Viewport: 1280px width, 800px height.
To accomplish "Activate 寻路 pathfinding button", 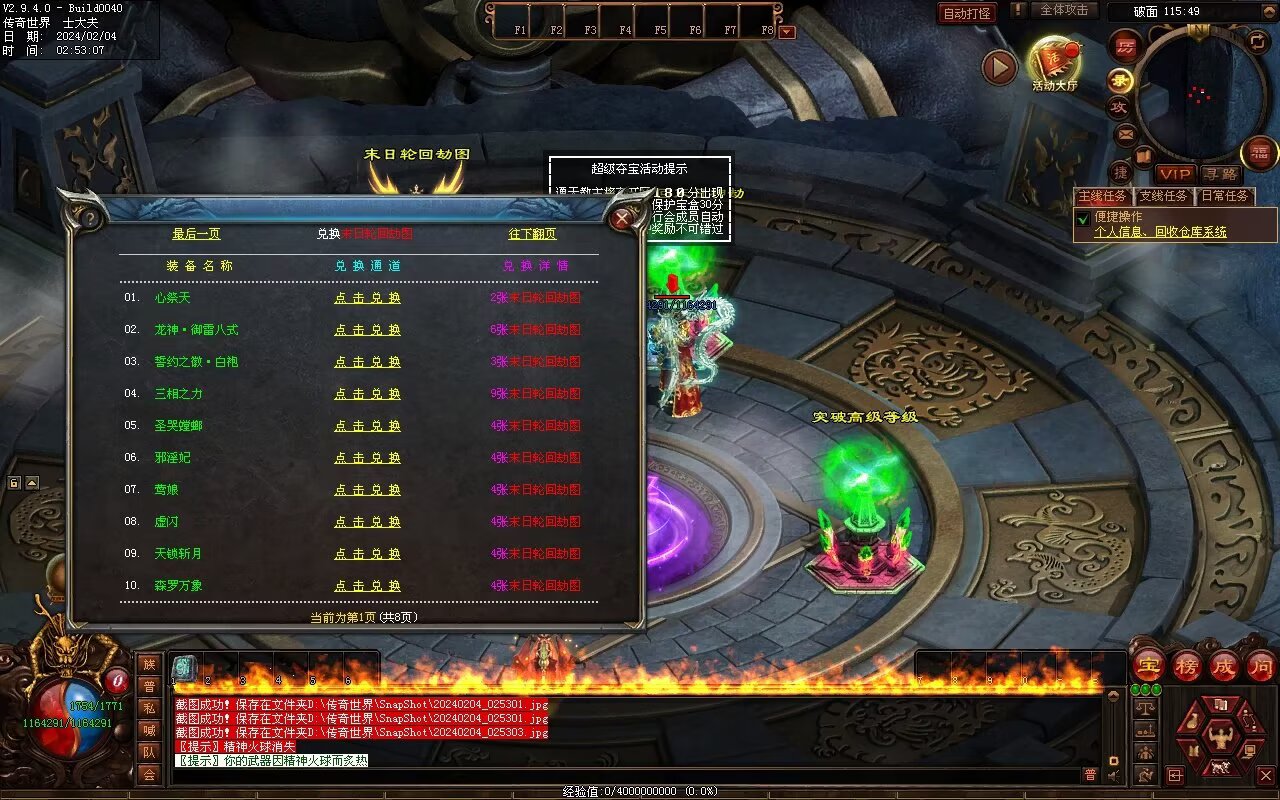I will click(x=1220, y=174).
